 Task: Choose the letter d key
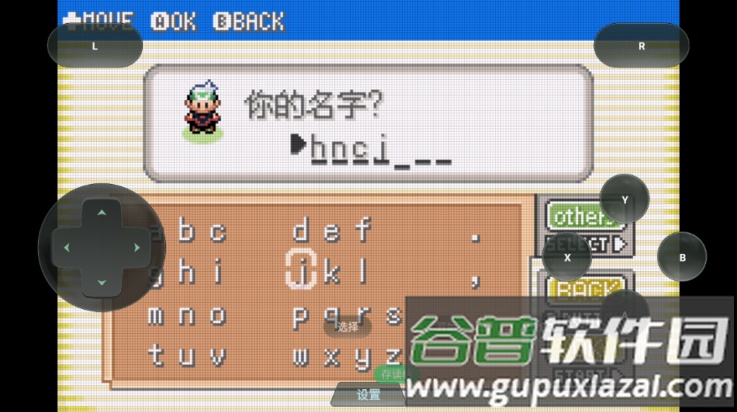point(301,232)
